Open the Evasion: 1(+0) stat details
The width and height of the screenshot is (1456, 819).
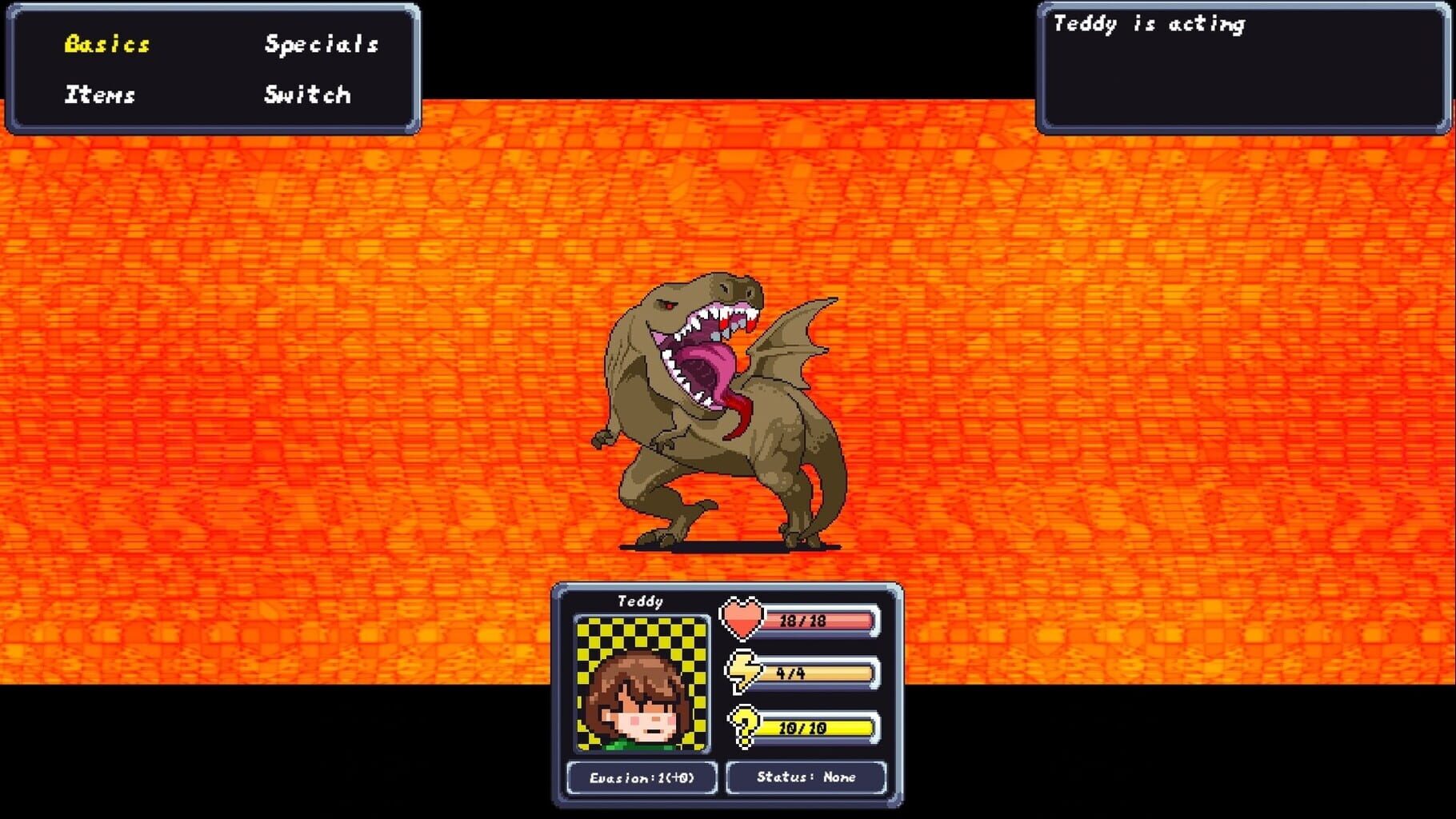click(x=641, y=776)
